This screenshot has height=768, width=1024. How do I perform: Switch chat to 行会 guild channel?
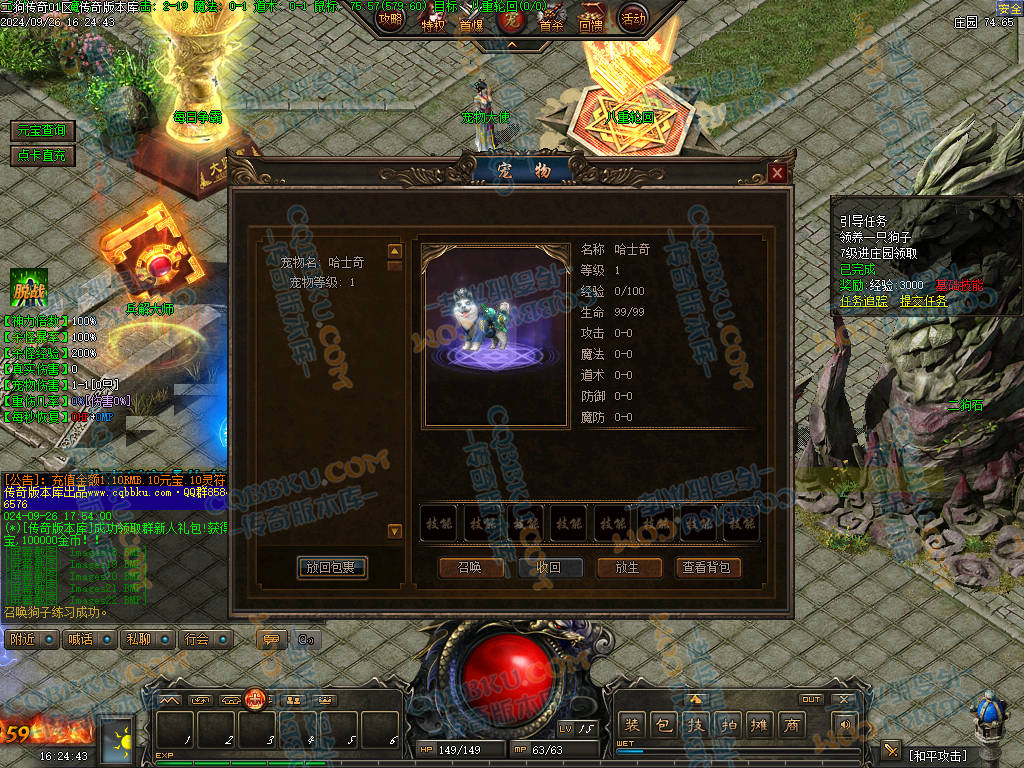197,639
